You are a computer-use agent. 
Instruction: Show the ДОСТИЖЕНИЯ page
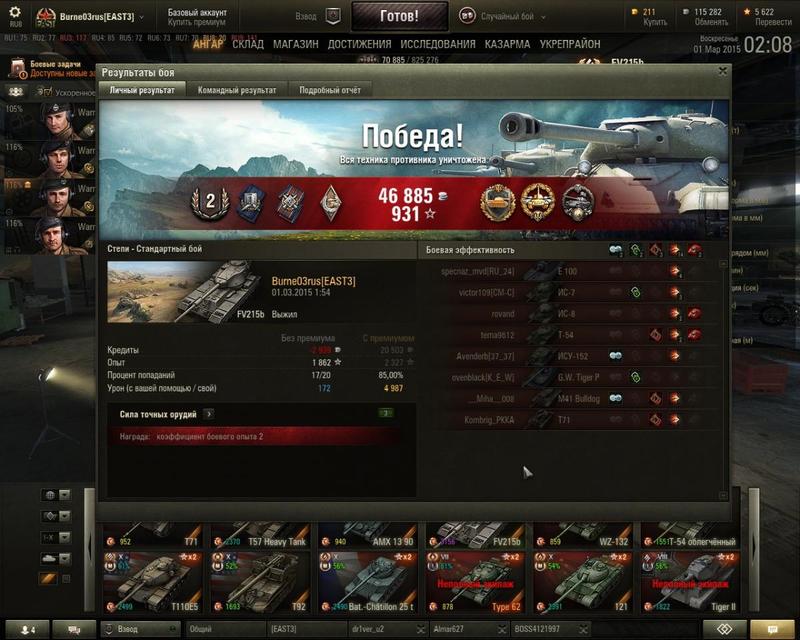point(359,45)
